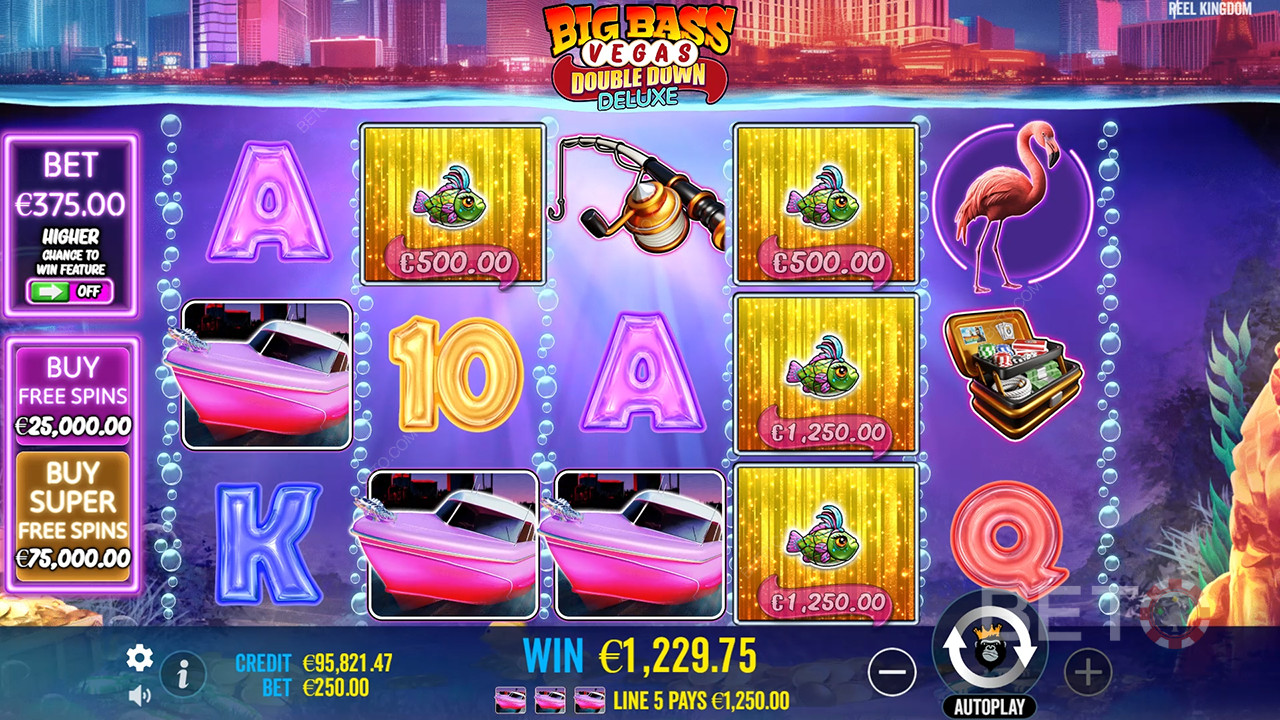The image size is (1280, 720).
Task: Buy Super Free Spins for €75,000.00
Action: tap(72, 515)
